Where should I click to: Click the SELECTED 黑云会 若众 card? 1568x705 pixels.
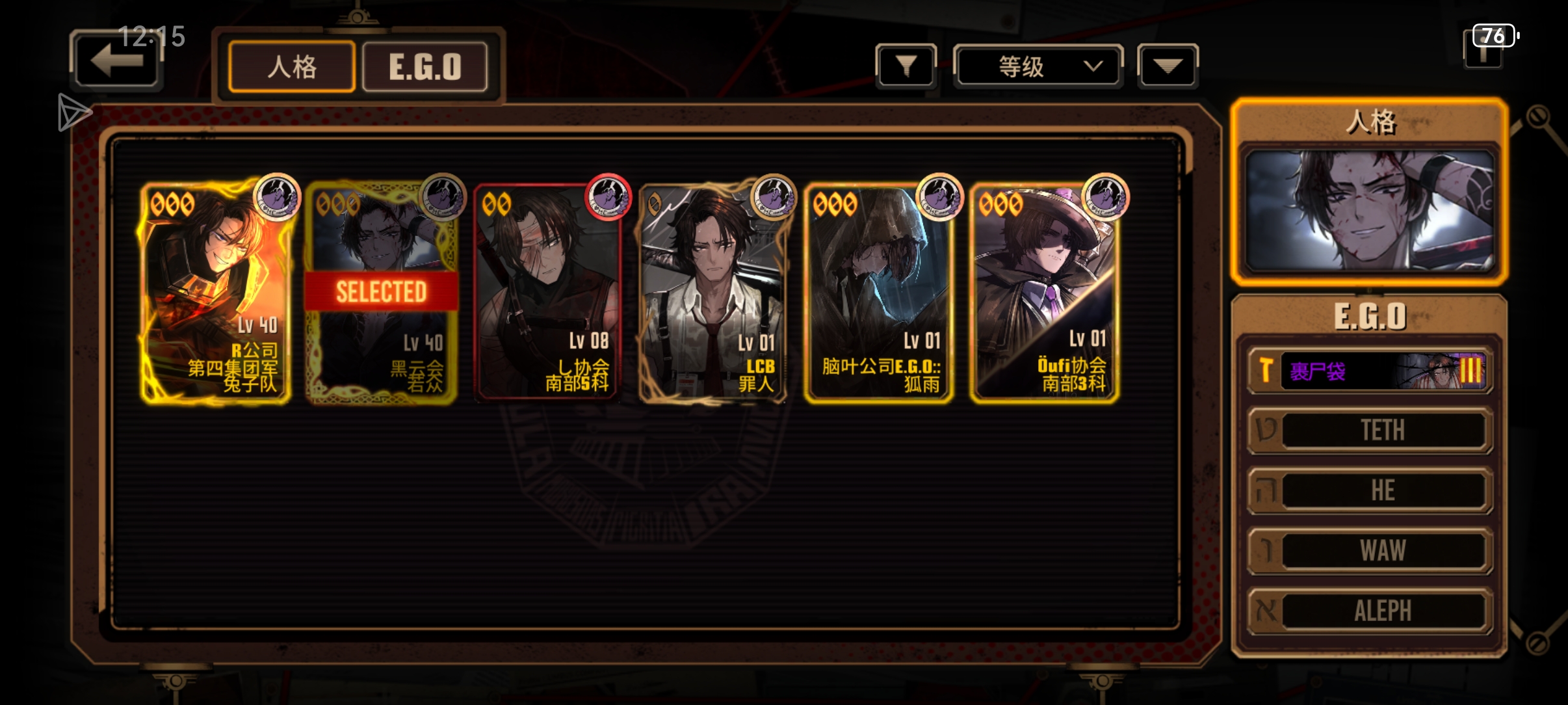[382, 293]
